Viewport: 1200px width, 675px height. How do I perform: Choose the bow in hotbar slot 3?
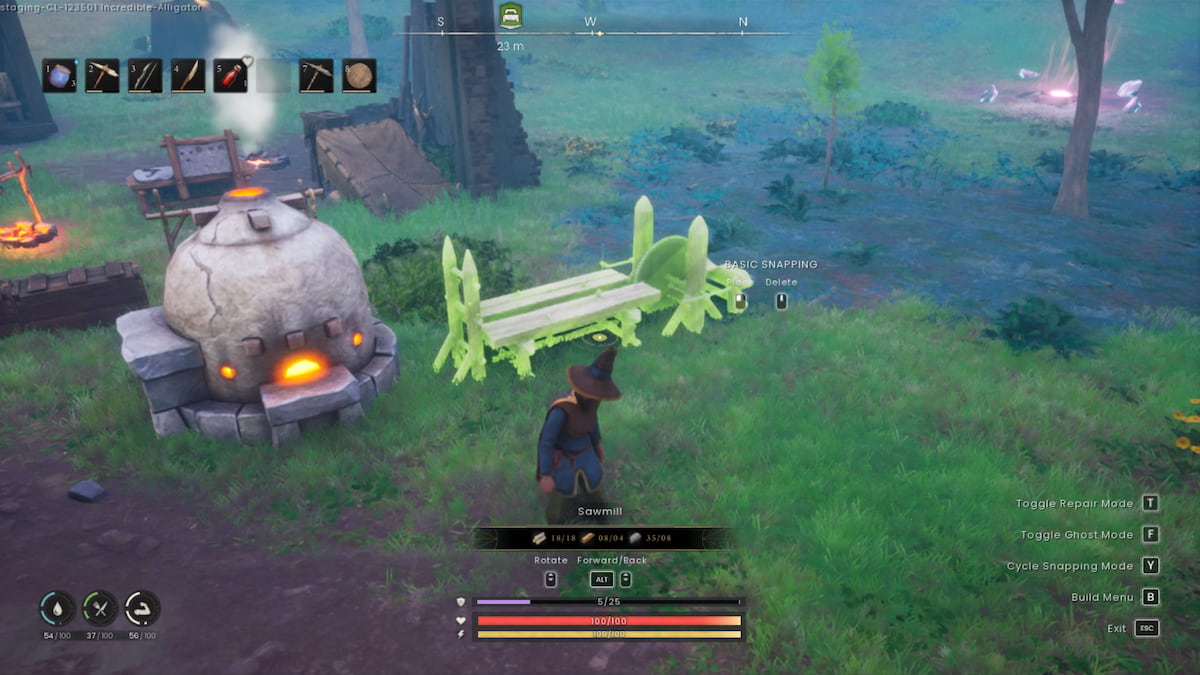[x=145, y=76]
